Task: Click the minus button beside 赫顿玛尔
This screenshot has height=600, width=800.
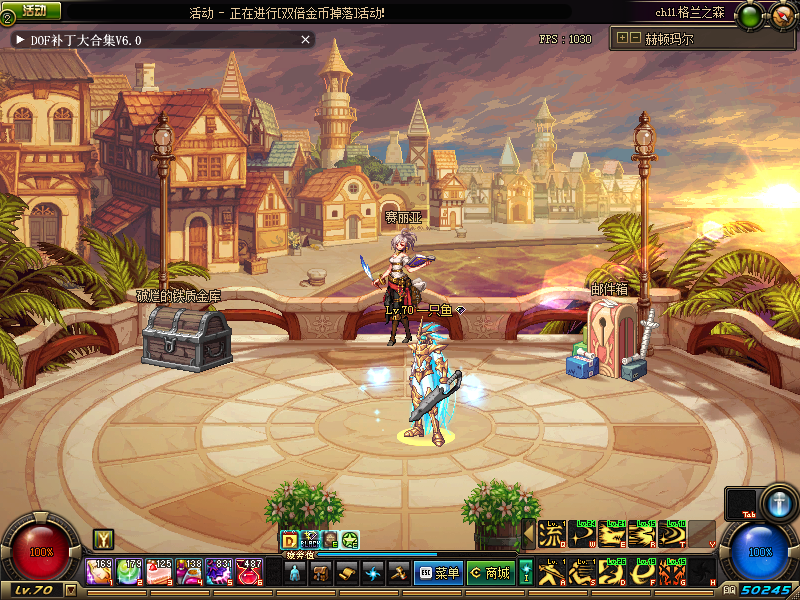Action: click(x=634, y=39)
